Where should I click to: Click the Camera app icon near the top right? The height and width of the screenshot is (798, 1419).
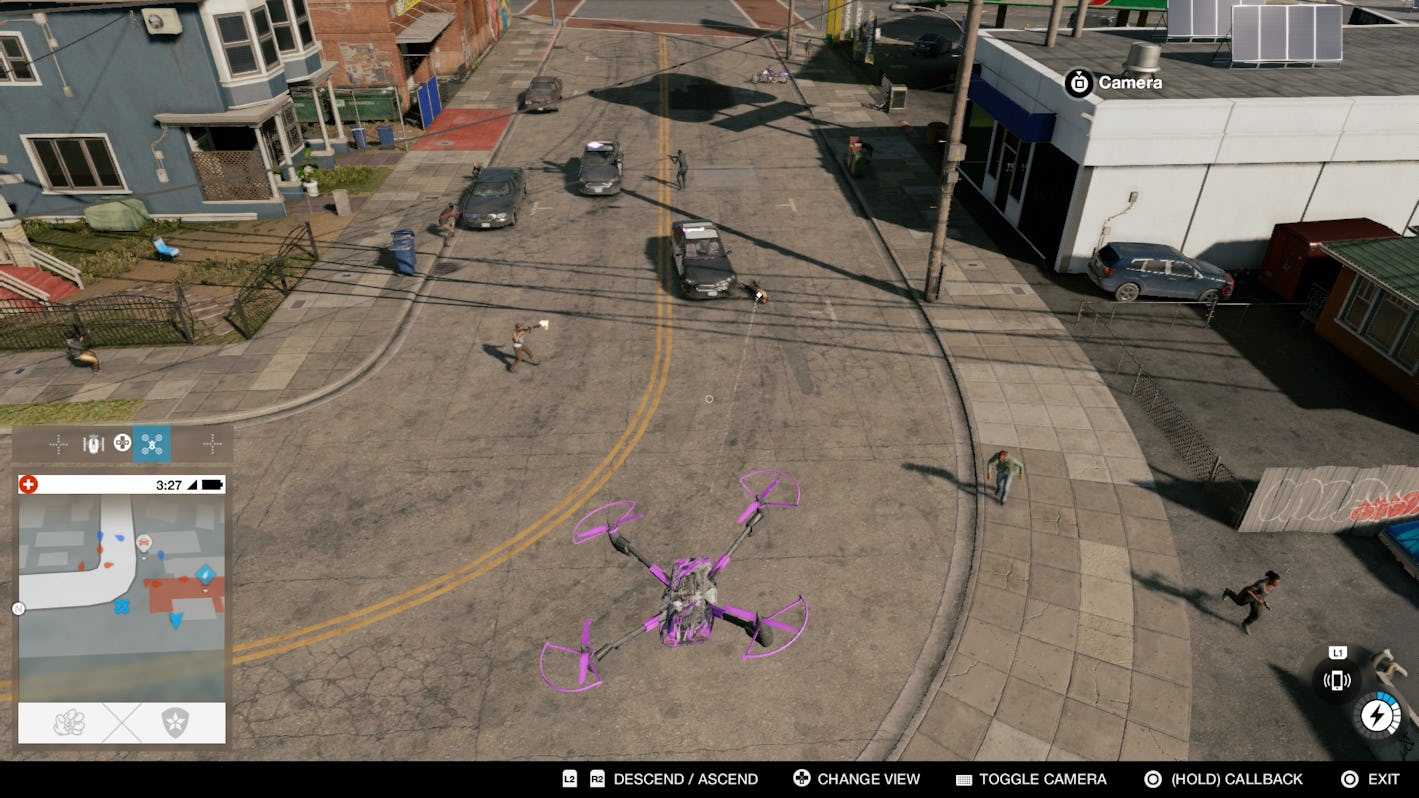(x=1078, y=83)
